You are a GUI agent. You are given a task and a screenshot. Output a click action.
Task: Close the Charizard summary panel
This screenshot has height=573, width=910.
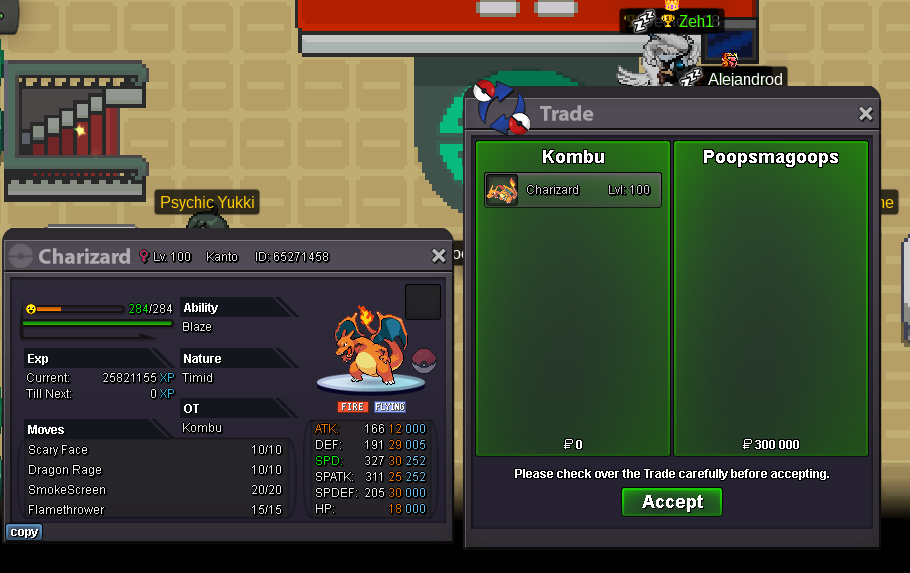(438, 256)
